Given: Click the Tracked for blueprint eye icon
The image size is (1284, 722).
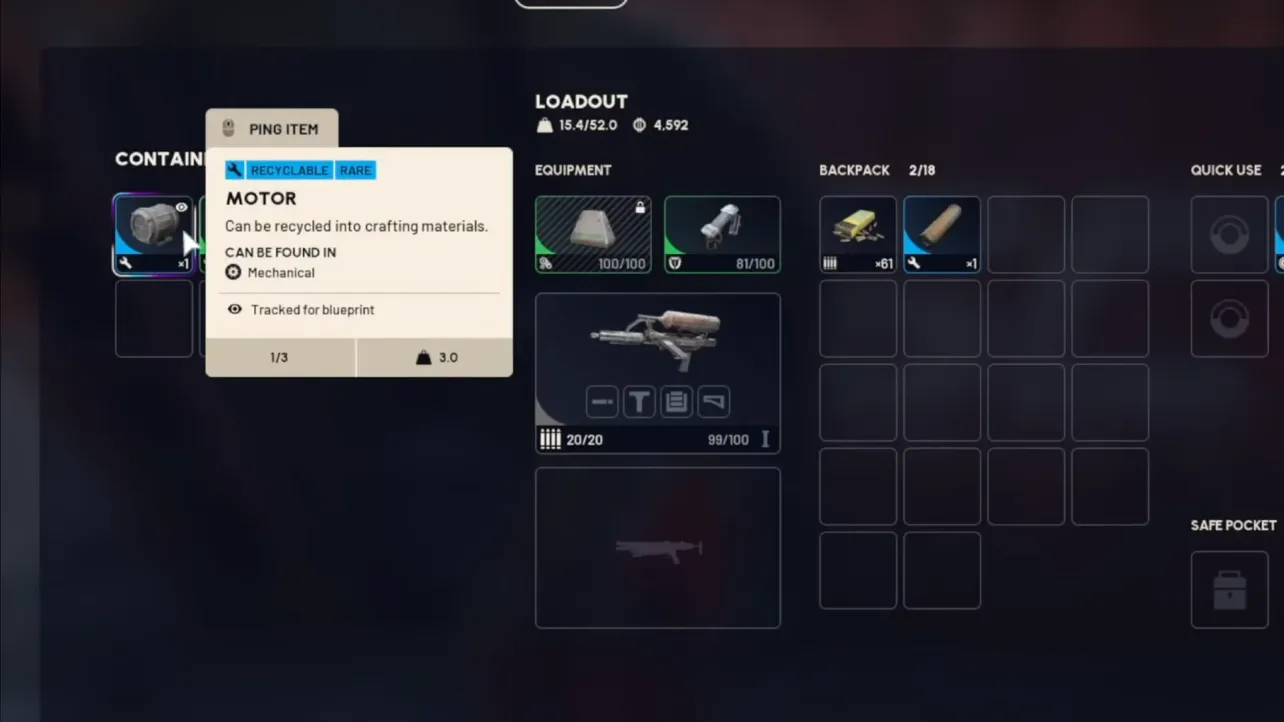Looking at the screenshot, I should point(232,310).
